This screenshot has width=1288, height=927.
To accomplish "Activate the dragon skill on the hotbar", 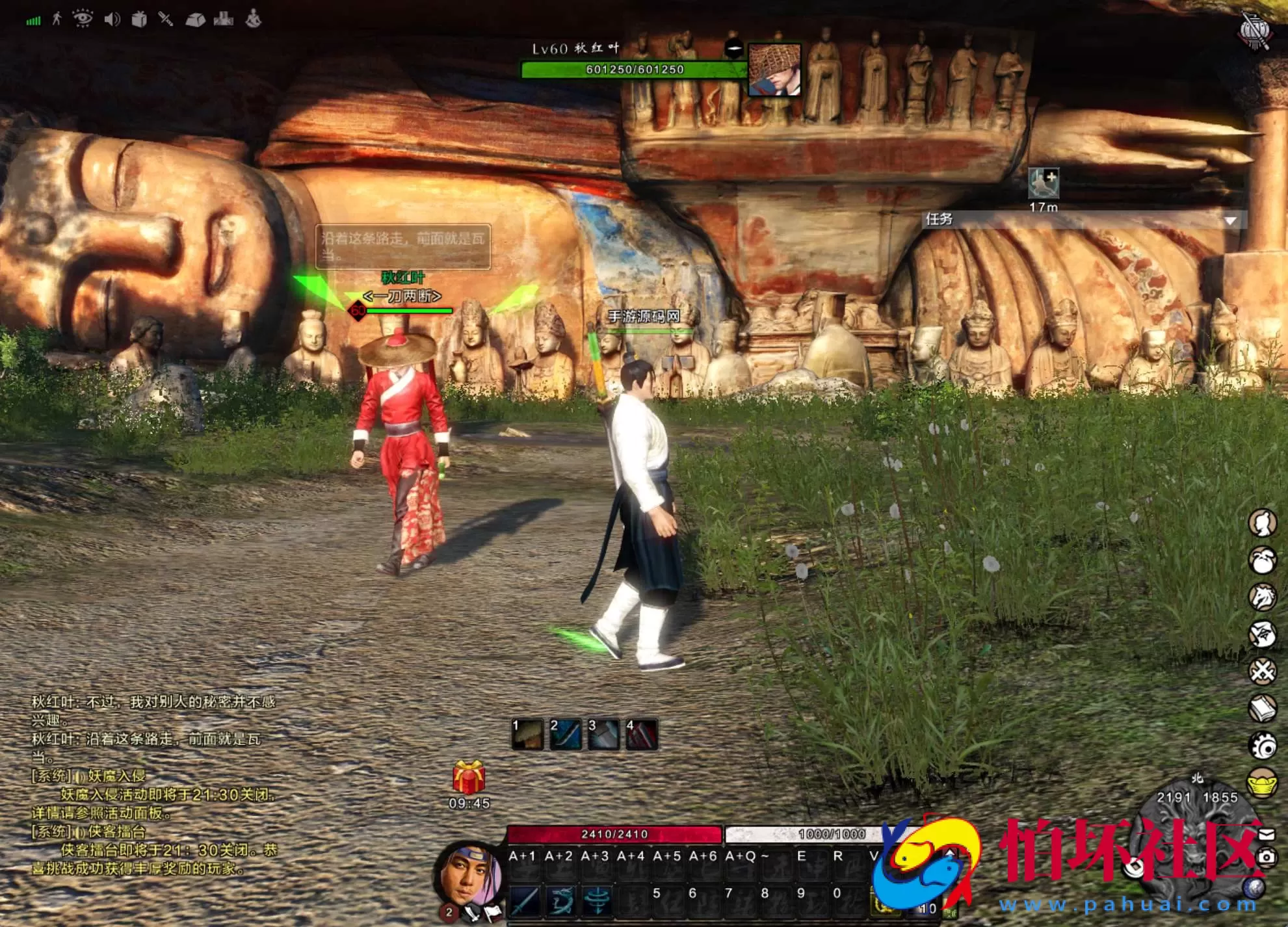I will (560, 901).
